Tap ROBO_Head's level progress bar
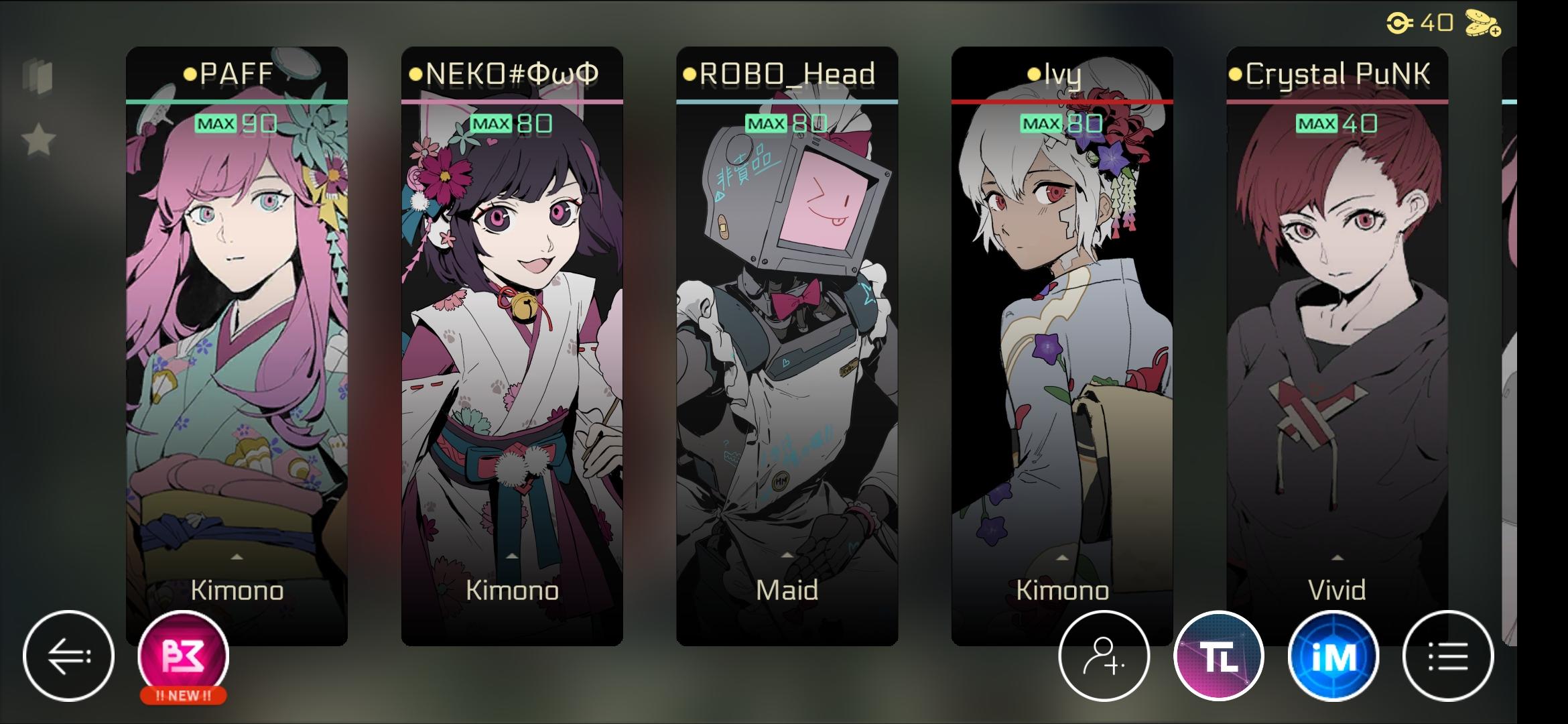The height and width of the screenshot is (724, 1568). click(x=786, y=101)
